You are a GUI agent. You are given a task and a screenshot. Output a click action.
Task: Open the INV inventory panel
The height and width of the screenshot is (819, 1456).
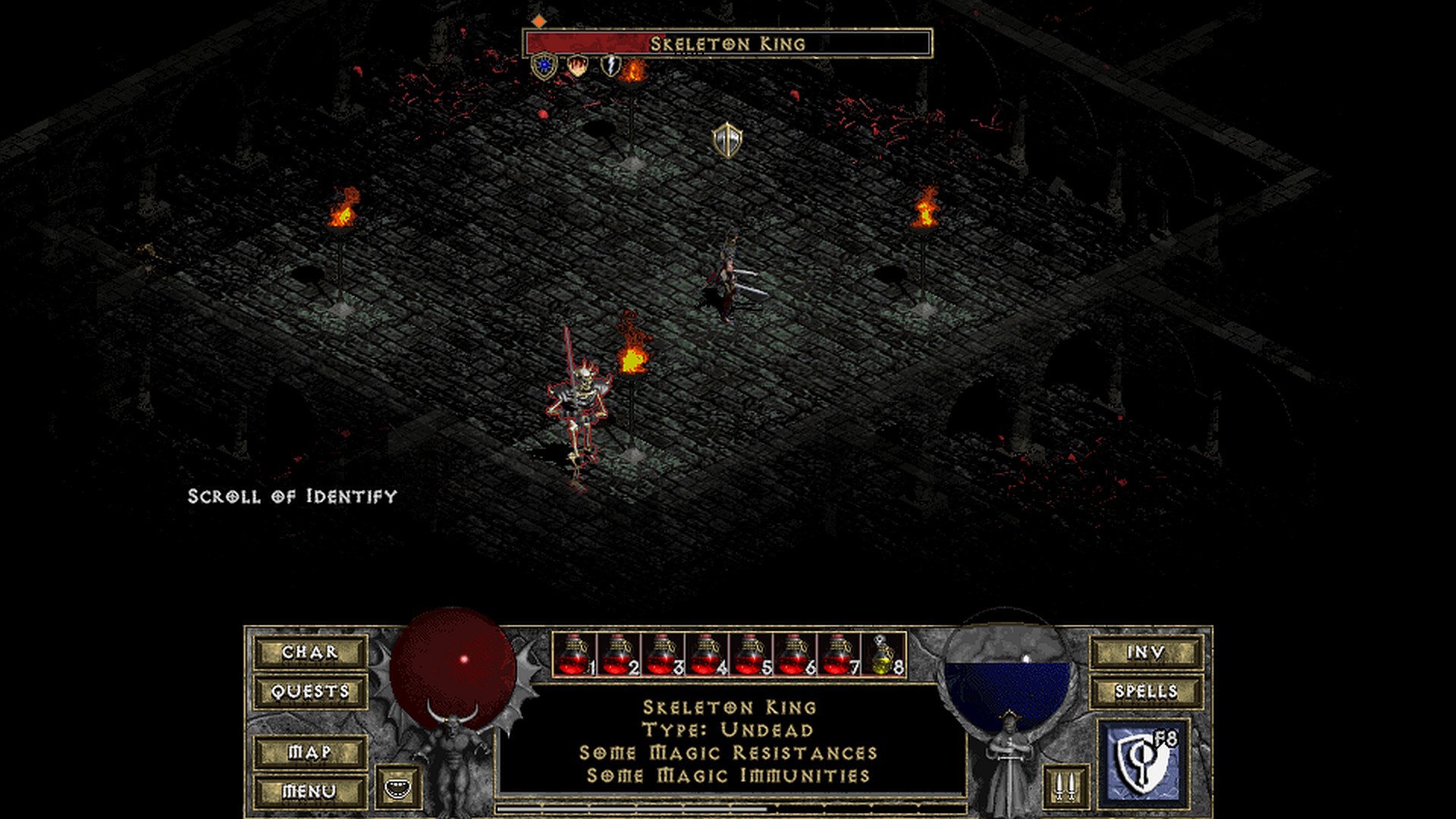click(x=1146, y=652)
